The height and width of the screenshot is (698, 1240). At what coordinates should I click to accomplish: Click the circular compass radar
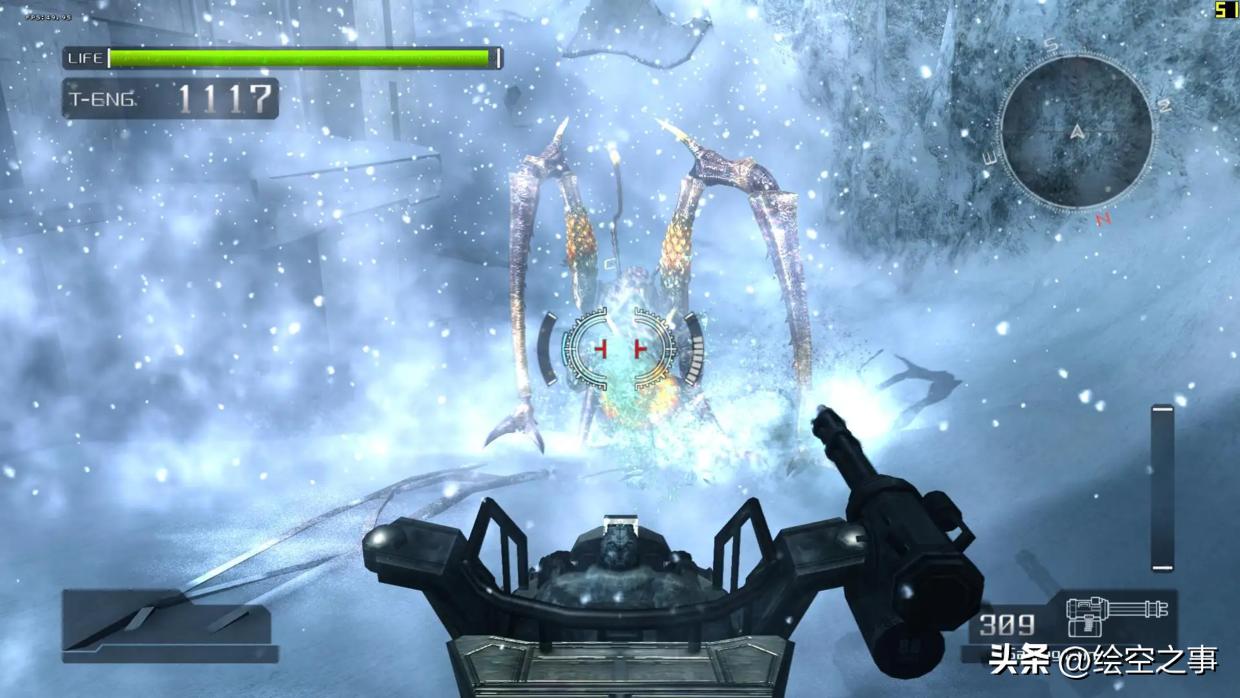pyautogui.click(x=1077, y=131)
